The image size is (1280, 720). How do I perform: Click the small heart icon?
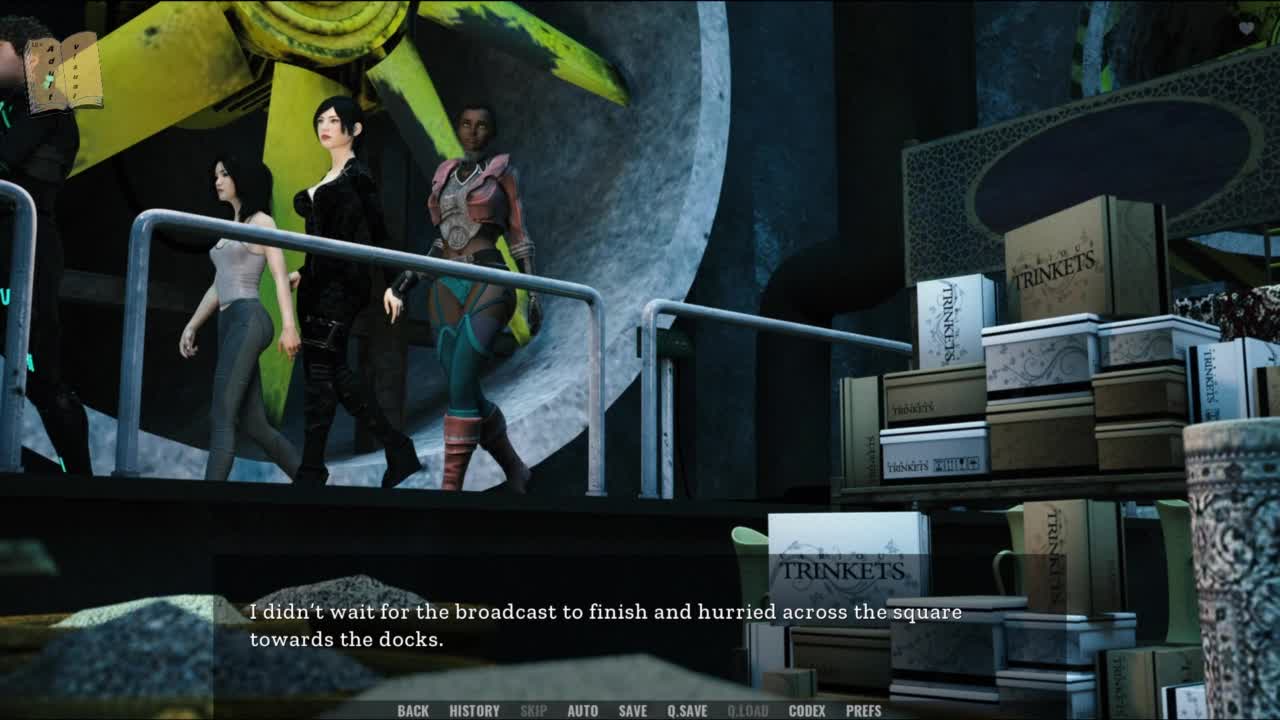1246,28
